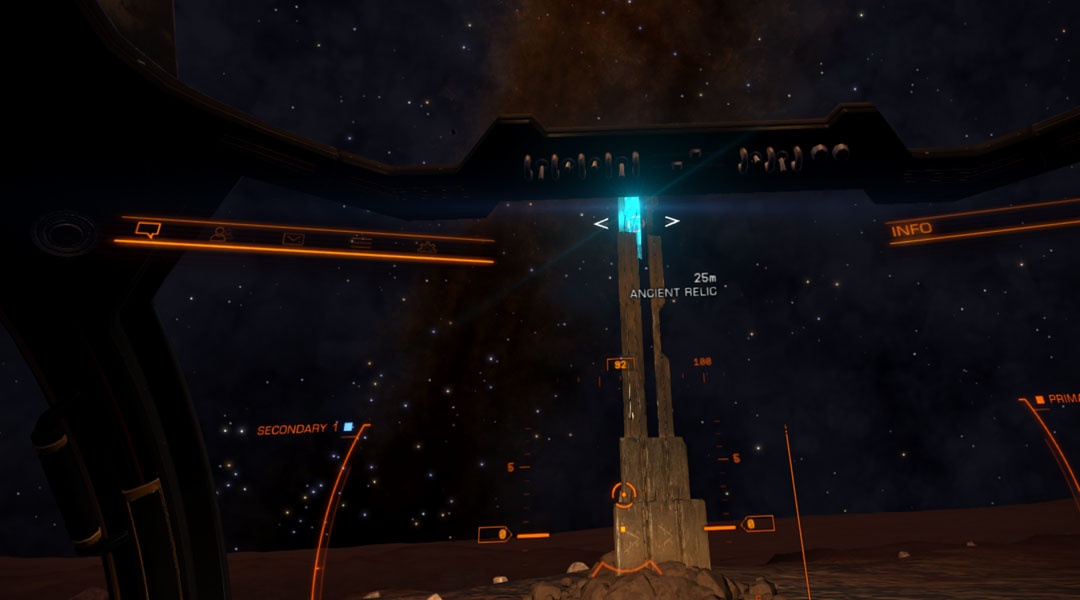
Task: Show the list-lines comms tab
Action: pyautogui.click(x=359, y=242)
